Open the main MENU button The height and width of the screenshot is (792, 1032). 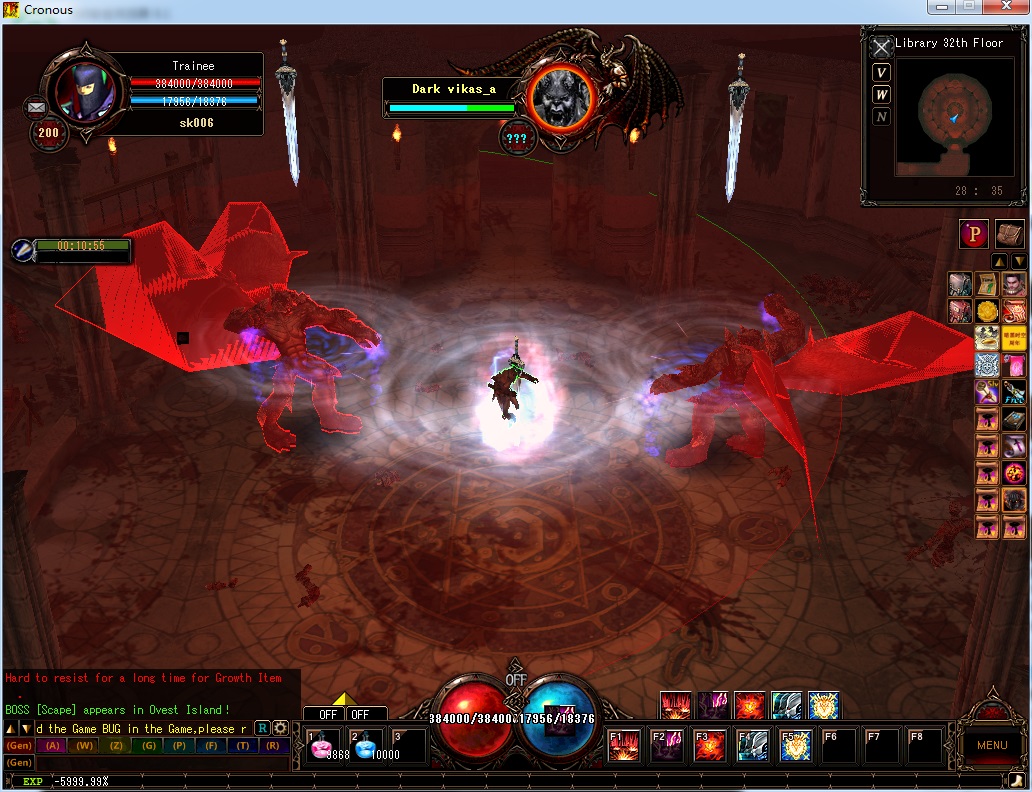991,745
